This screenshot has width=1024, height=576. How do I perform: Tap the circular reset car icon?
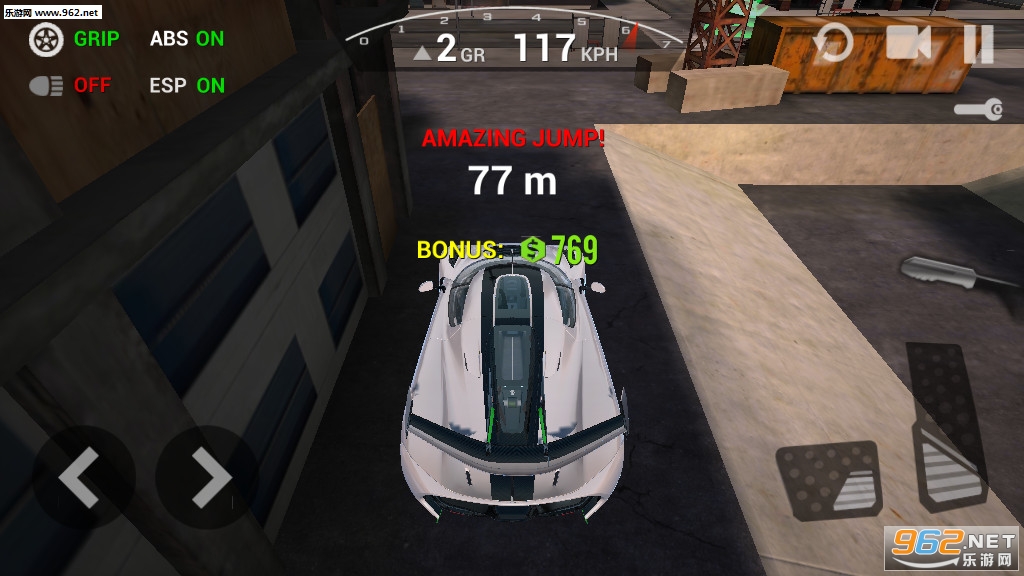(x=832, y=44)
